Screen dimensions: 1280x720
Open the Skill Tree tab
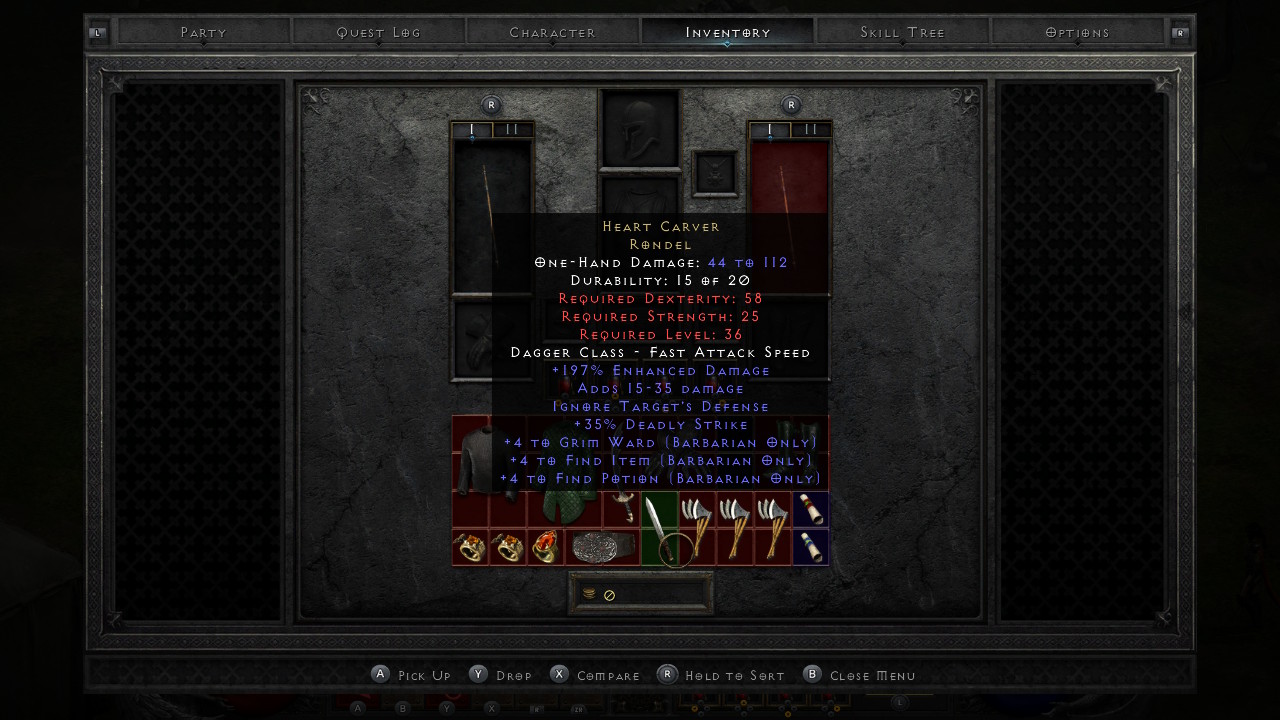click(902, 32)
